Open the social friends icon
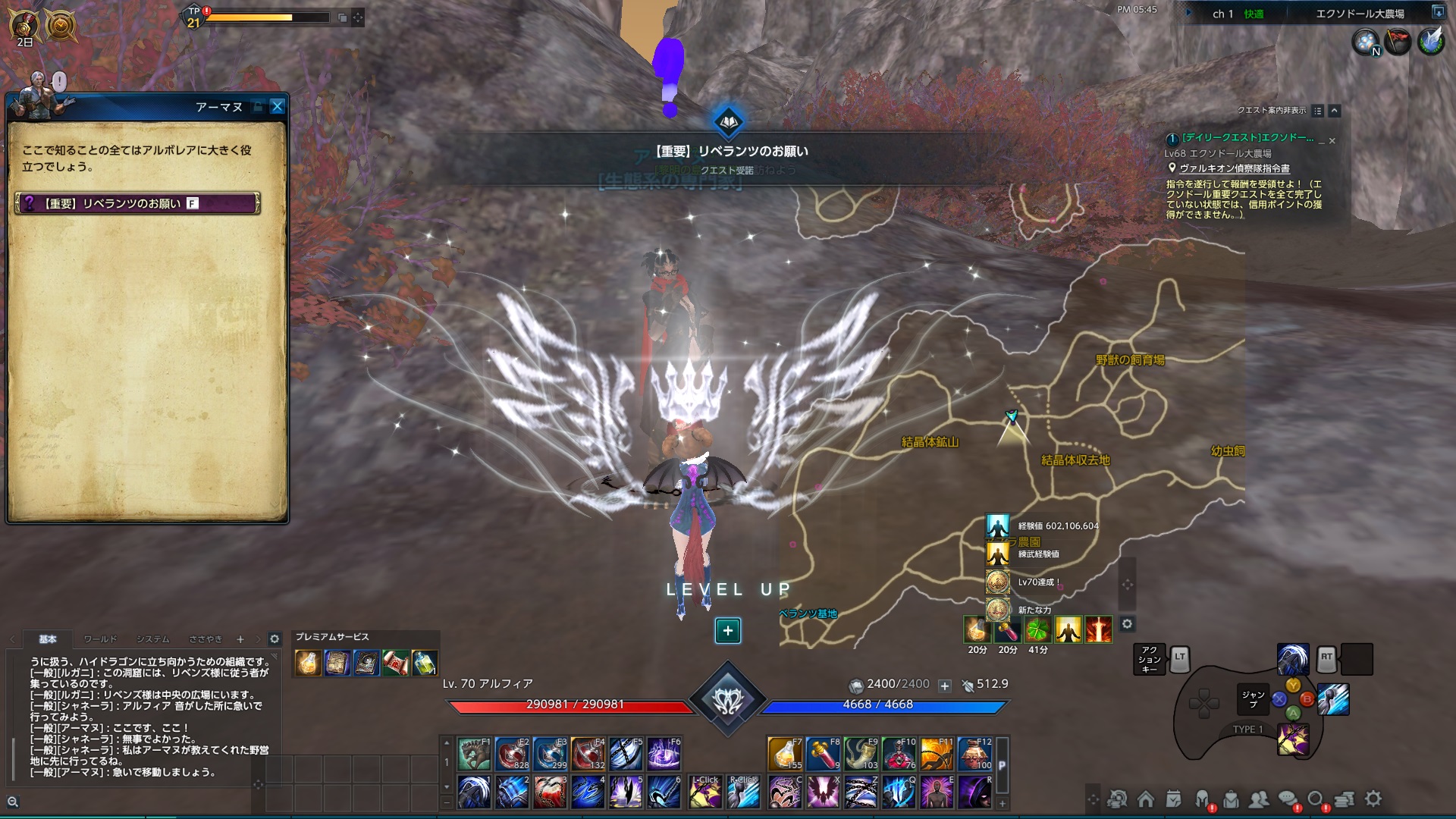This screenshot has height=819, width=1456. 1260,798
